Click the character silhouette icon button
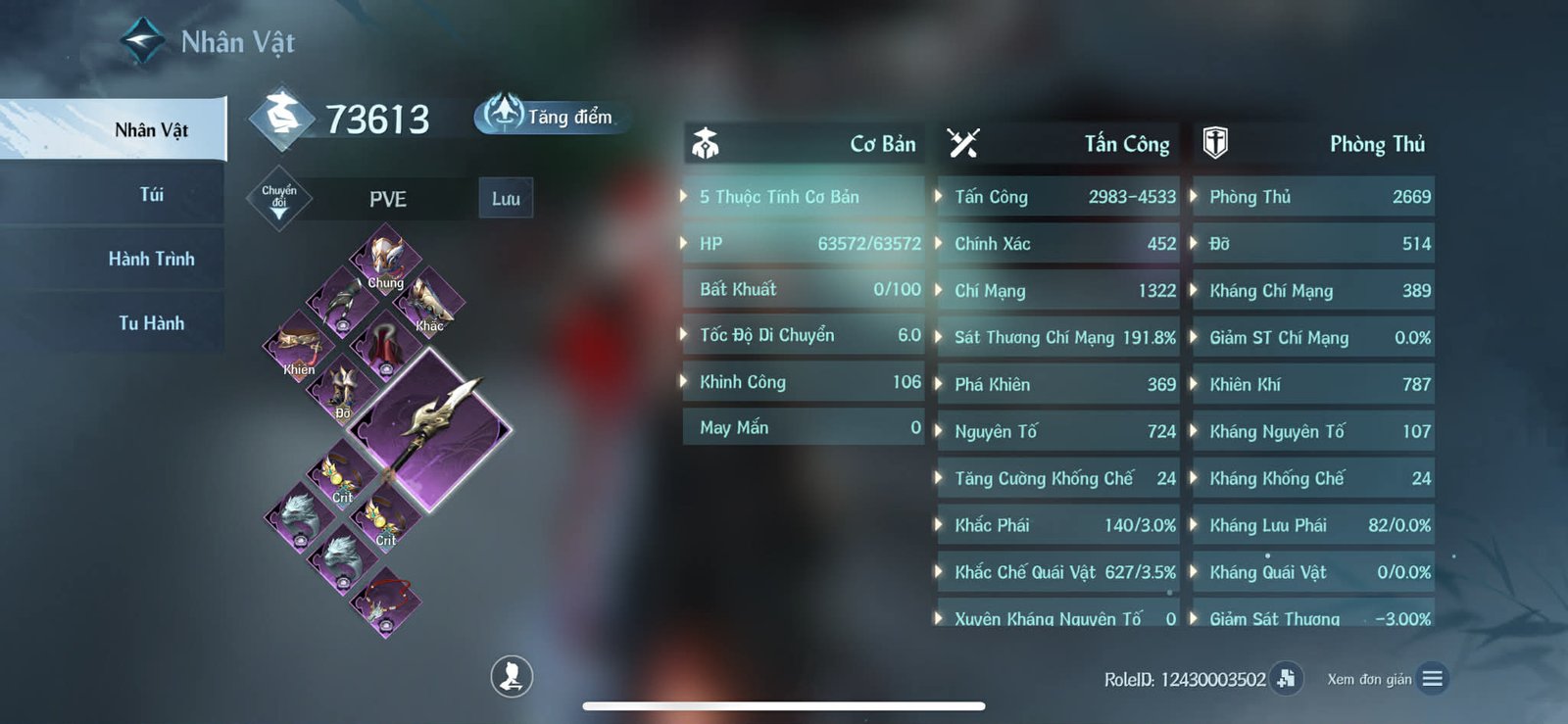 click(x=512, y=676)
